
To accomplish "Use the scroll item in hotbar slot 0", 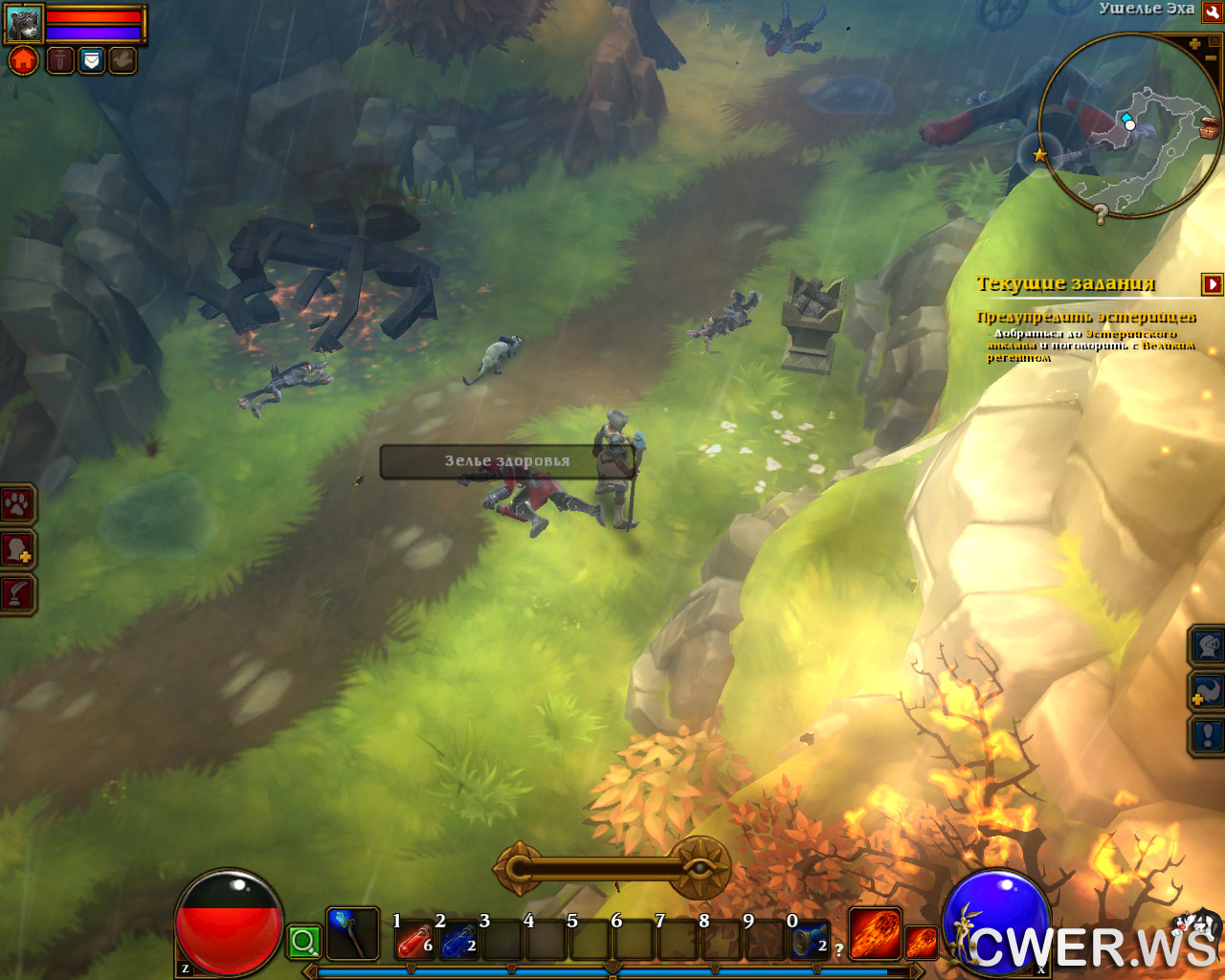I will coord(810,942).
